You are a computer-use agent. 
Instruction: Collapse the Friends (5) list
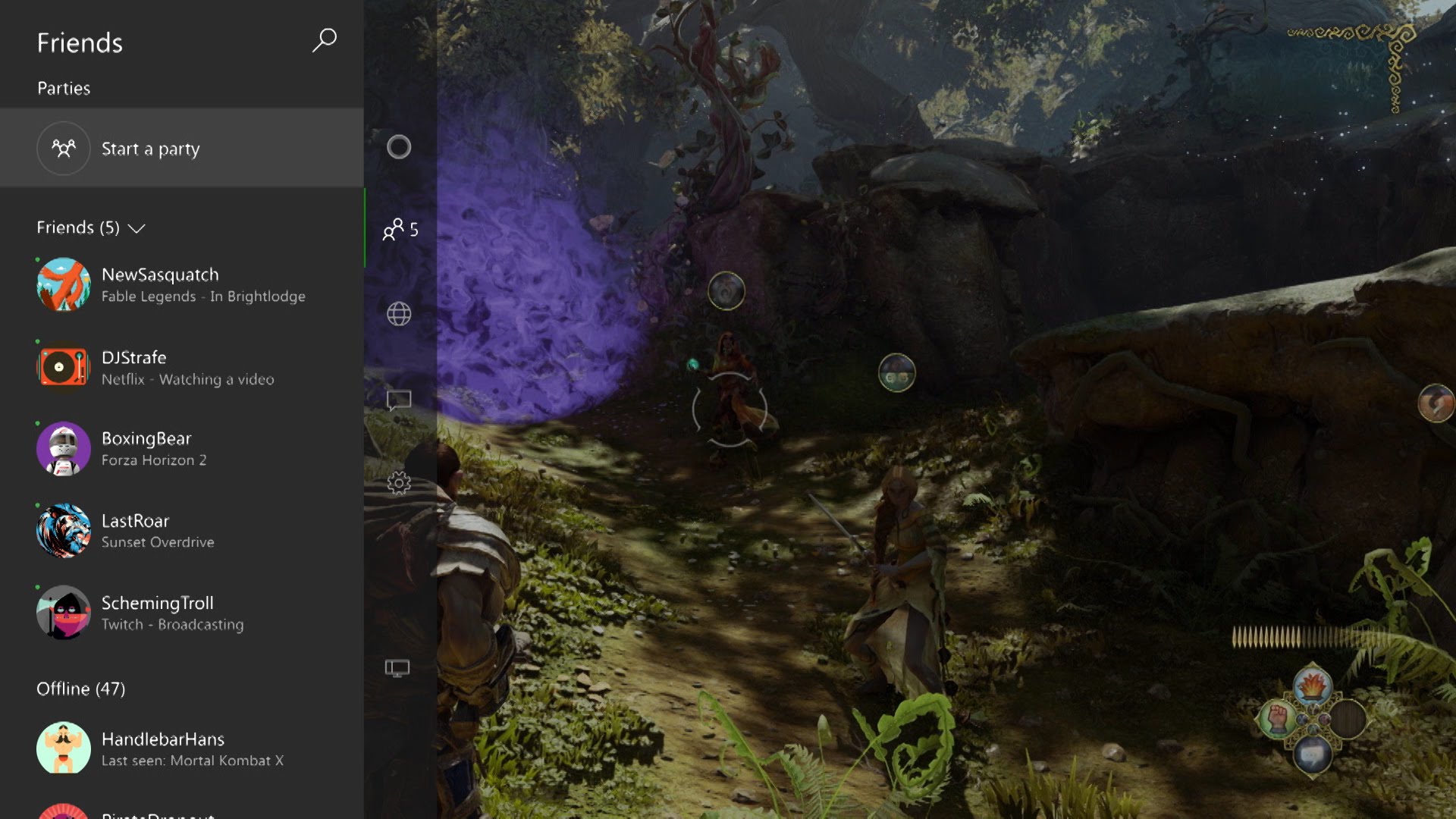click(x=136, y=228)
